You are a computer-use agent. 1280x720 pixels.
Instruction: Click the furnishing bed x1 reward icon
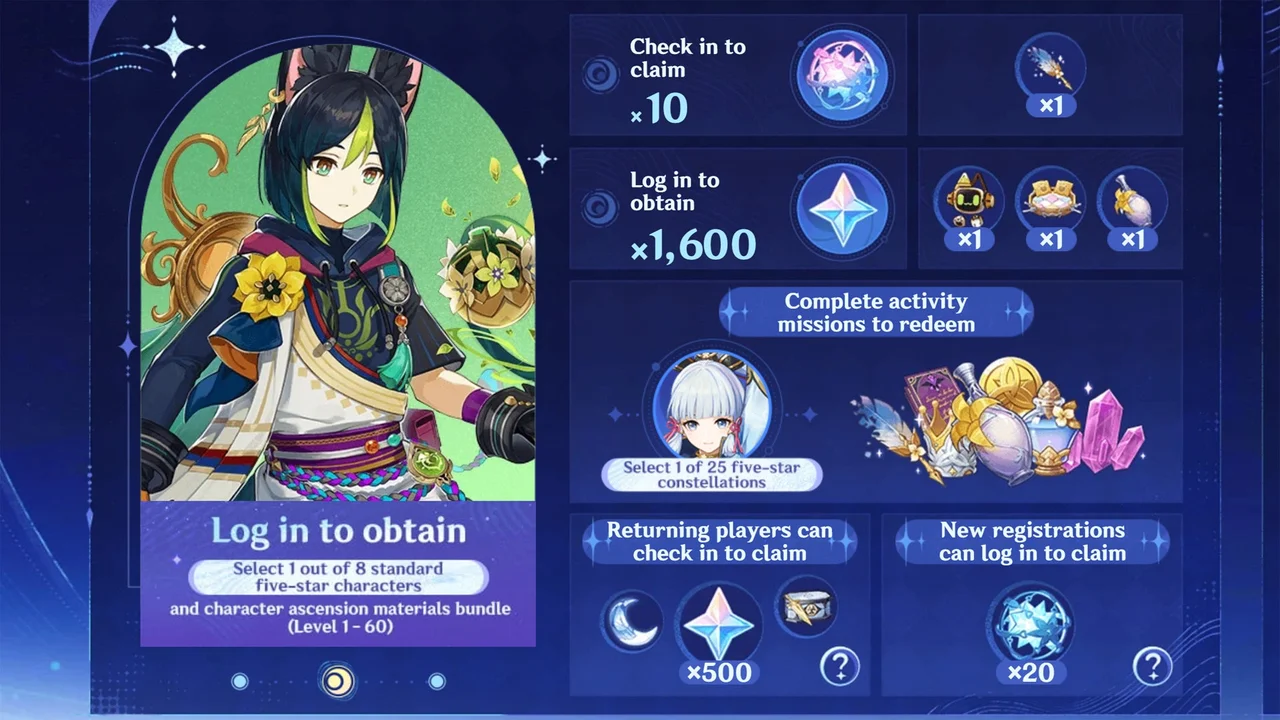[1050, 198]
